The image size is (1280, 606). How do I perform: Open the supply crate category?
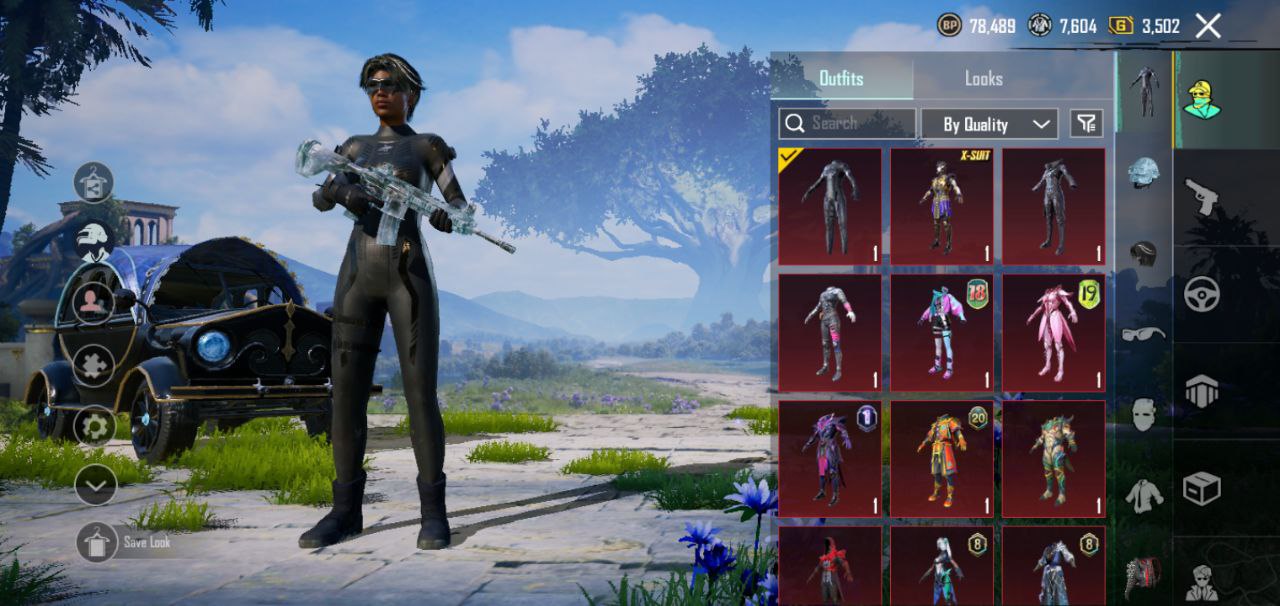coord(1201,489)
